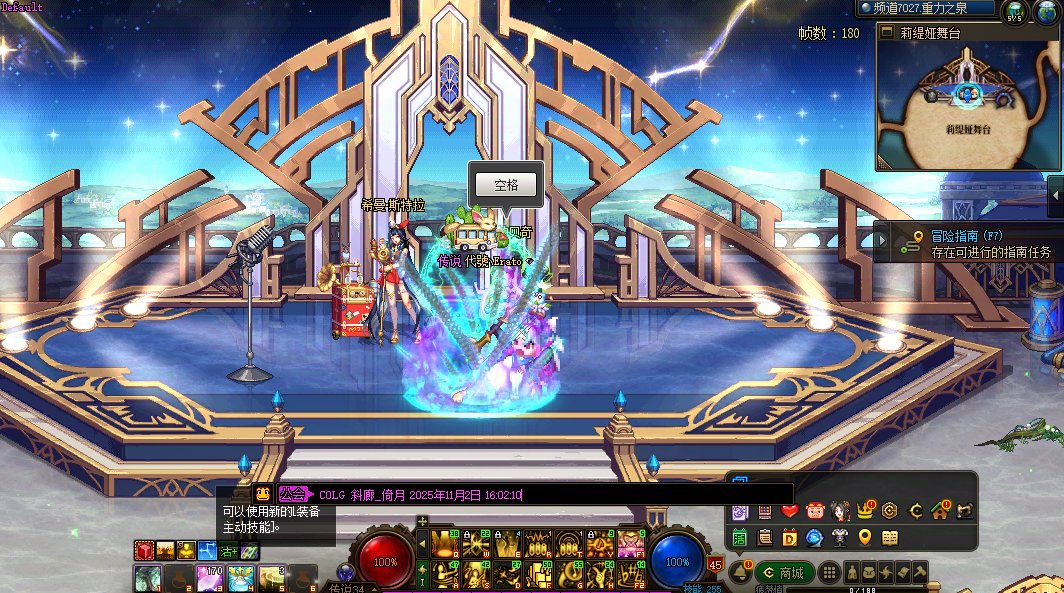Click the red heart icon

[x=790, y=511]
